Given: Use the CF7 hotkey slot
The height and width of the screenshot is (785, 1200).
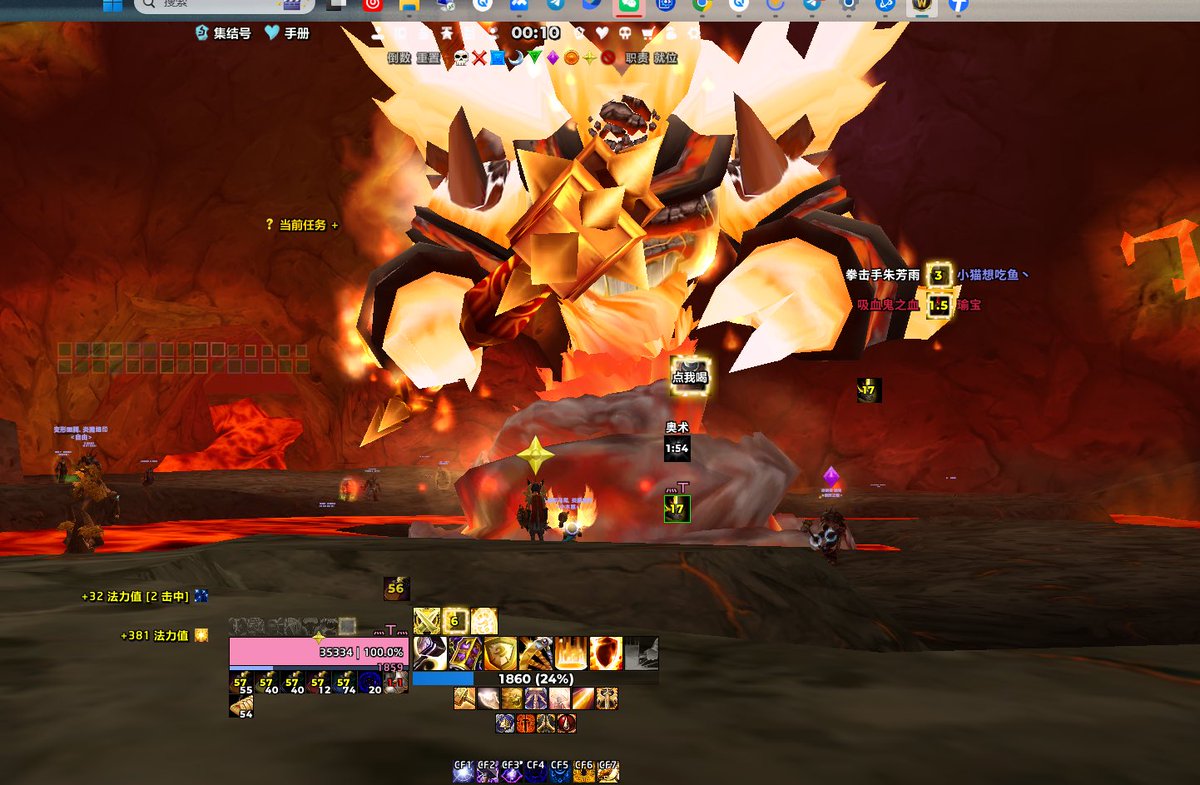Looking at the screenshot, I should pos(608,771).
